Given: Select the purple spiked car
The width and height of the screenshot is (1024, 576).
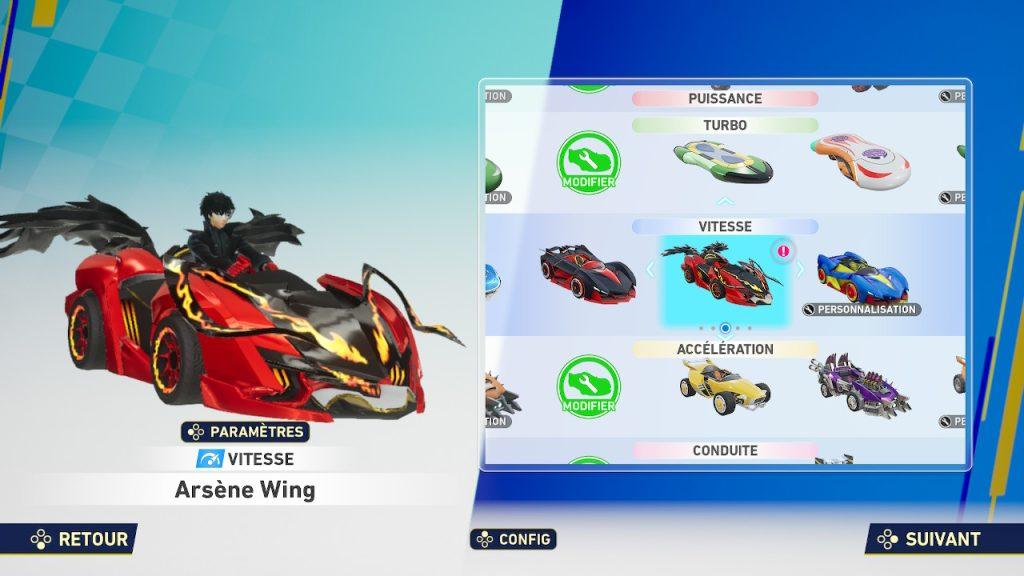Looking at the screenshot, I should point(860,384).
